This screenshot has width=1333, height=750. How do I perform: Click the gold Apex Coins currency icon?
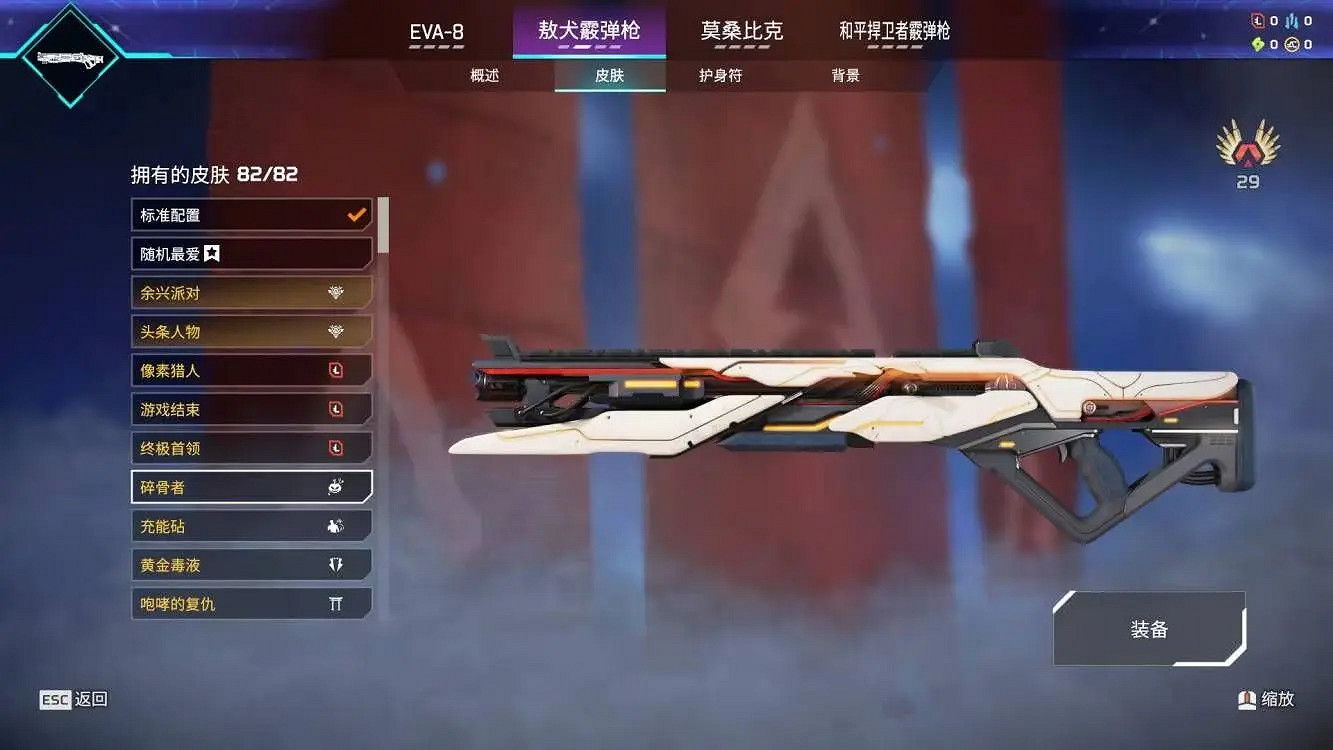pyautogui.click(x=1293, y=43)
